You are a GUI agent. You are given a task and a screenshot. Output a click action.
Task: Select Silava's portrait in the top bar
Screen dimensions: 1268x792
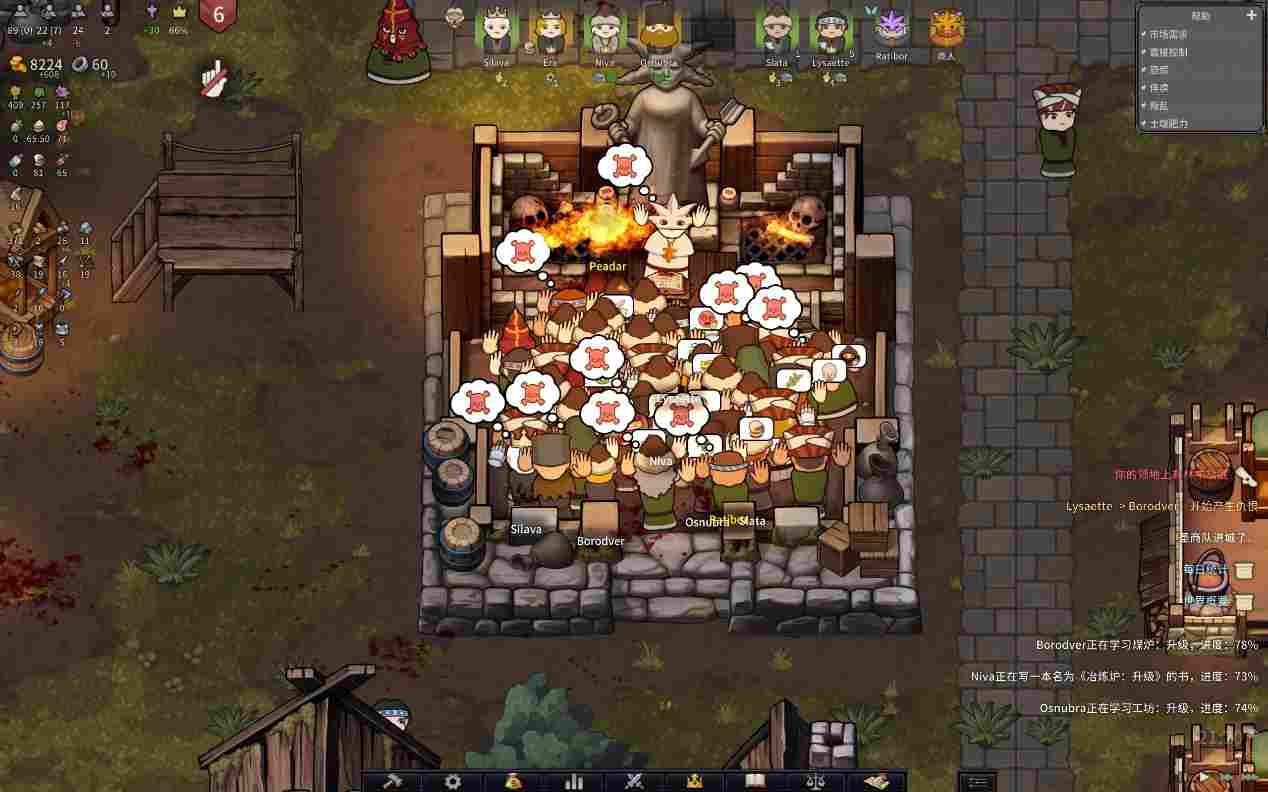(496, 32)
